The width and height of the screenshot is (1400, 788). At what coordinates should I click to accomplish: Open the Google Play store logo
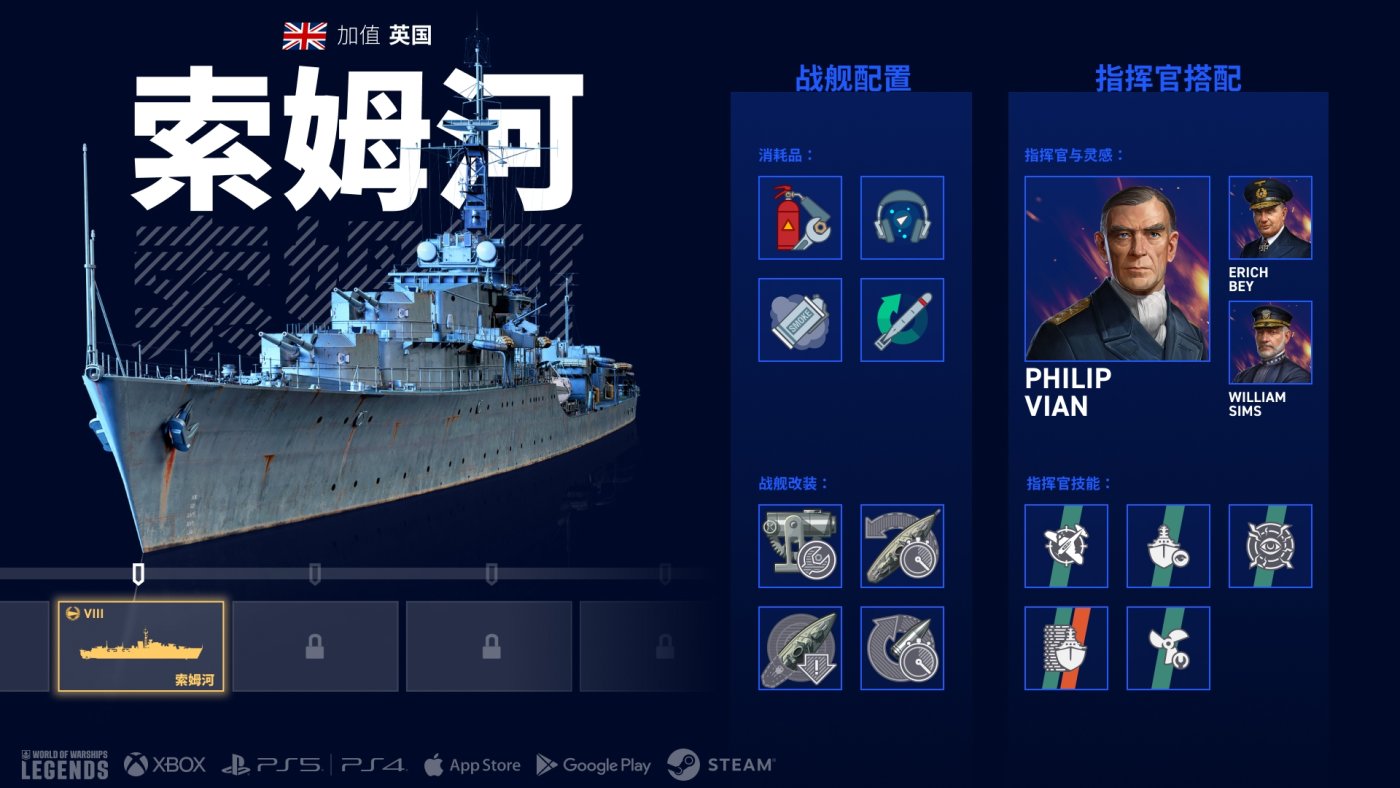(594, 765)
